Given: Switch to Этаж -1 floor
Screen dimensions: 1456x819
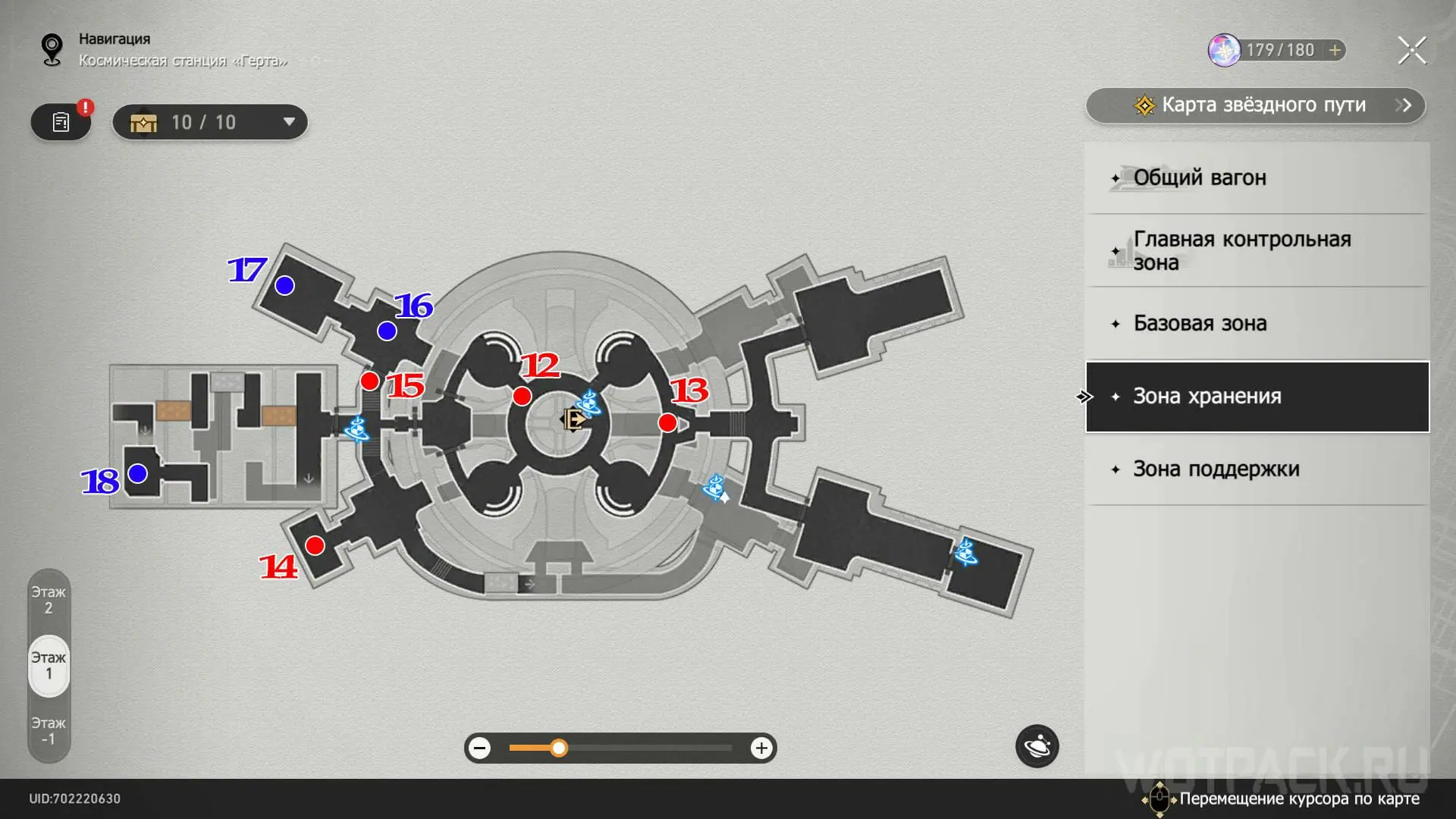Looking at the screenshot, I should 49,731.
